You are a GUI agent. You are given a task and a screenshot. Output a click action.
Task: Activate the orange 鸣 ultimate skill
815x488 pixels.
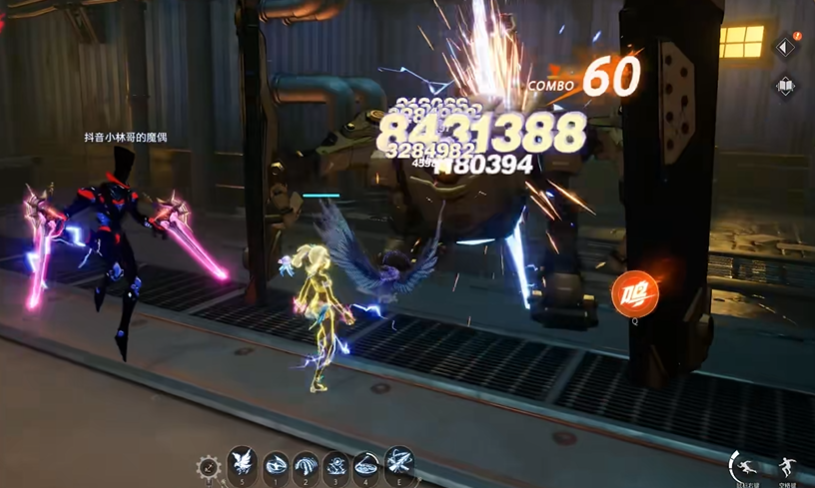(x=635, y=295)
